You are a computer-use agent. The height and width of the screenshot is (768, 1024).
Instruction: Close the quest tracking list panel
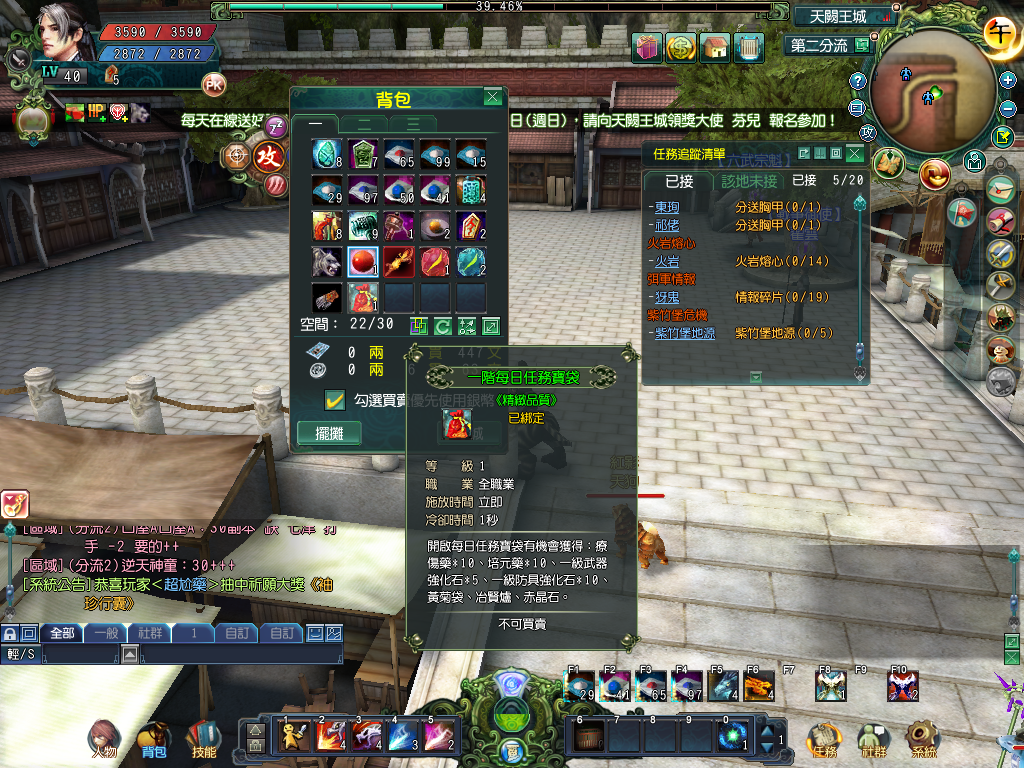click(854, 153)
